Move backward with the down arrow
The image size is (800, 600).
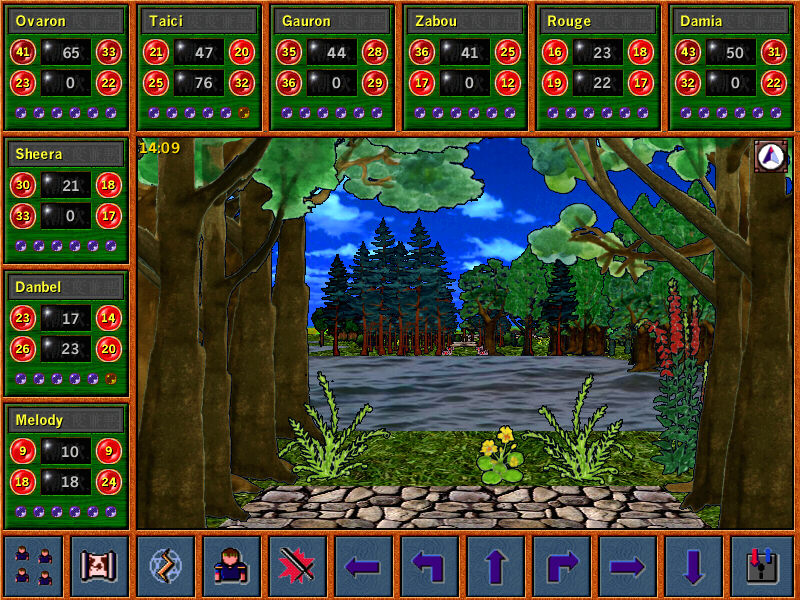click(x=693, y=566)
